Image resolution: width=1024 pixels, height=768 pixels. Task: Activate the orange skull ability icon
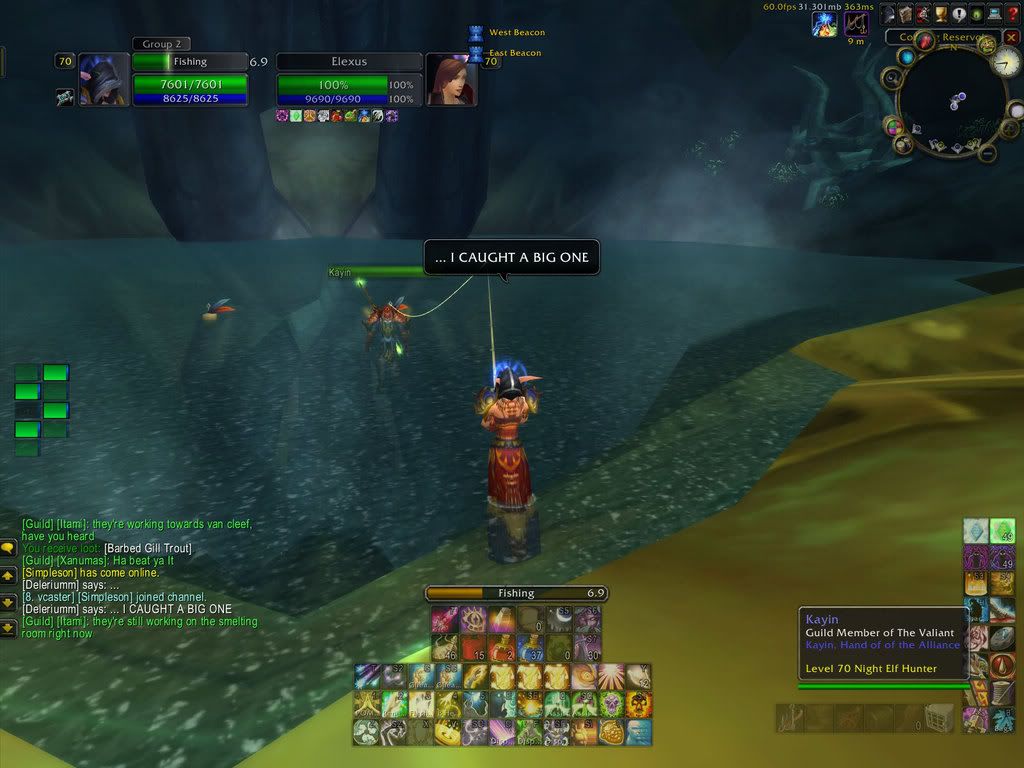pyautogui.click(x=637, y=705)
